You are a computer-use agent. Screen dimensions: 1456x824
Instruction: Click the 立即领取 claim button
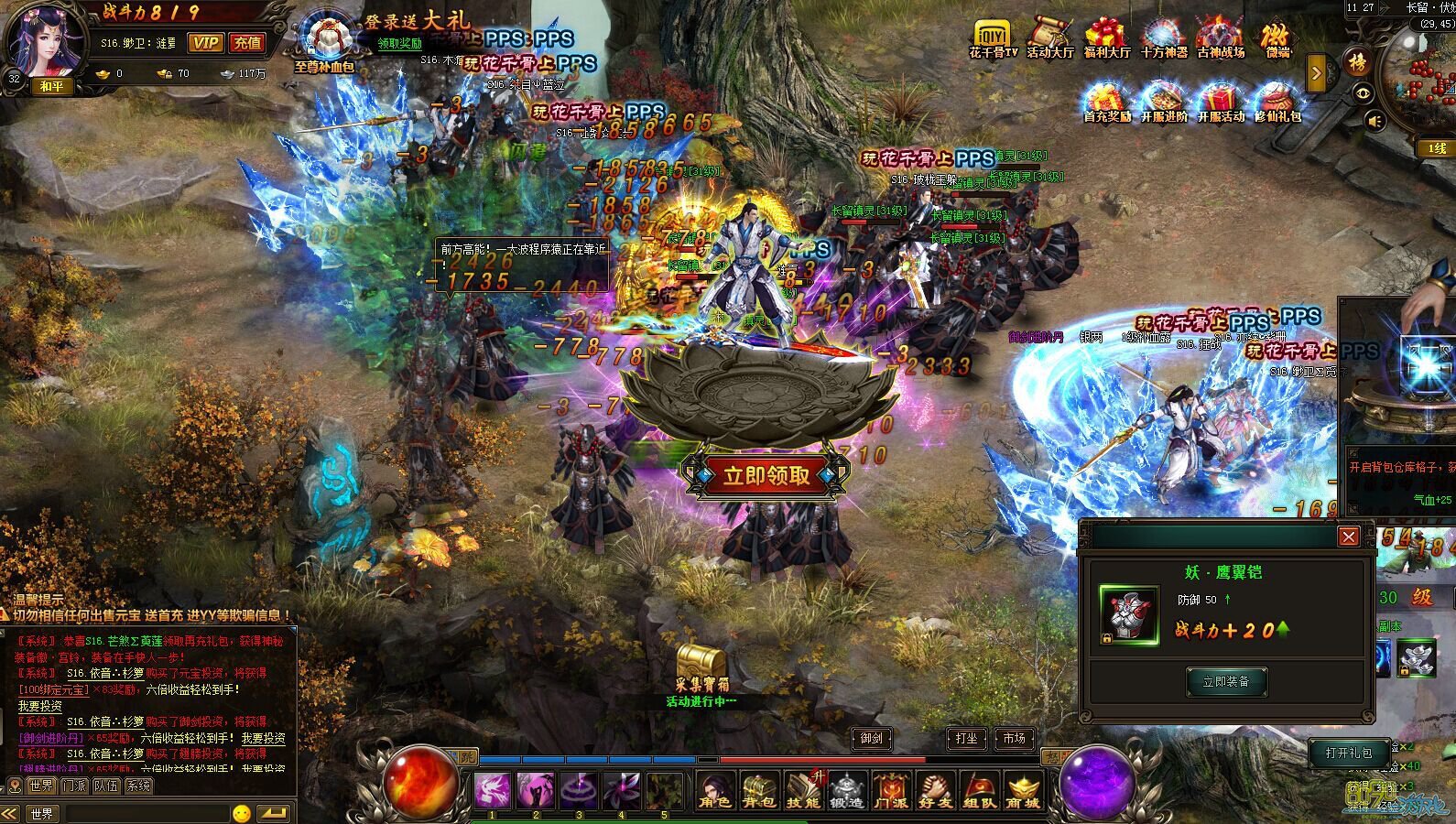766,475
